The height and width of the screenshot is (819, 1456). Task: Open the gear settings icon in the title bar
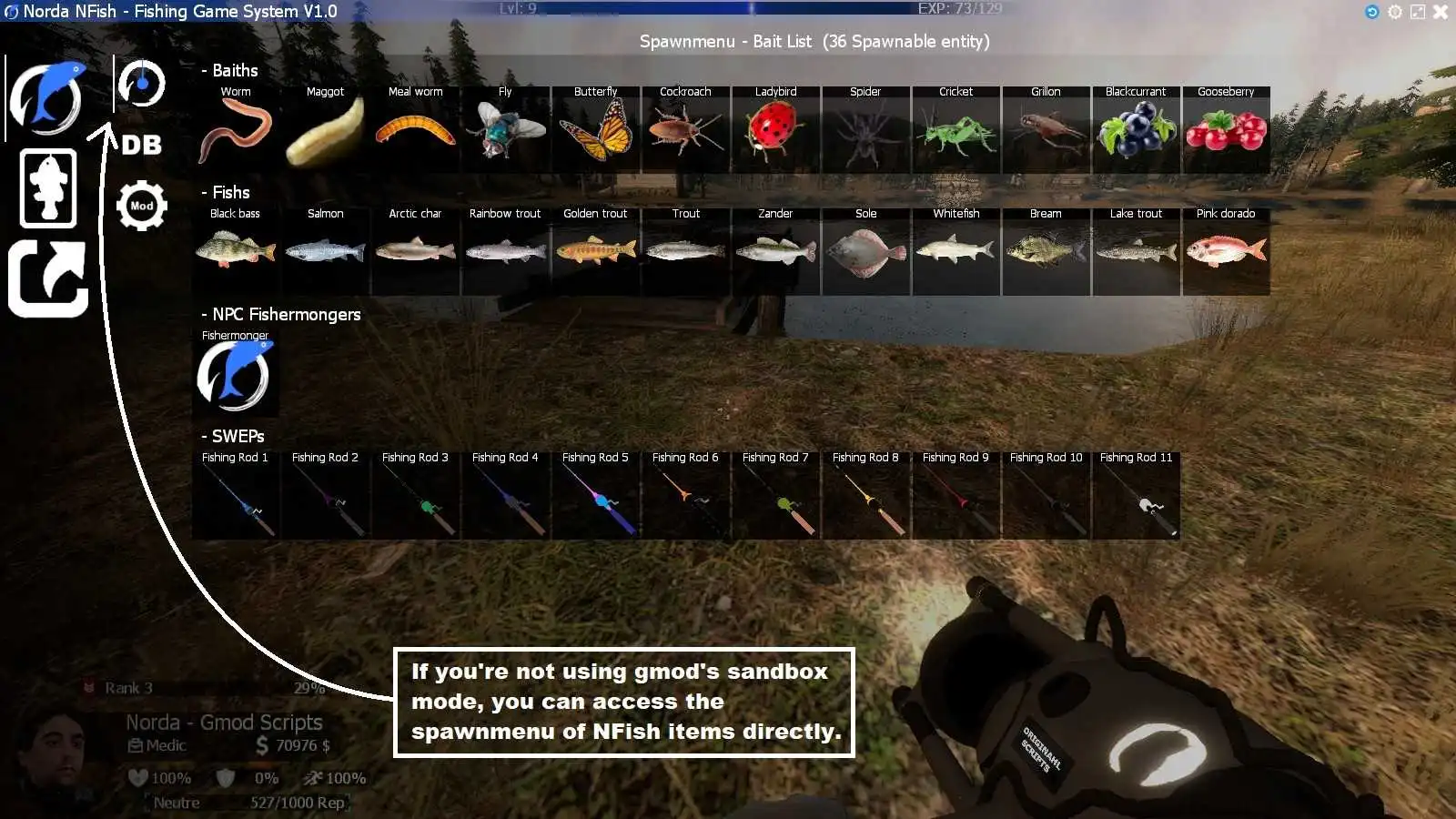tap(1393, 12)
